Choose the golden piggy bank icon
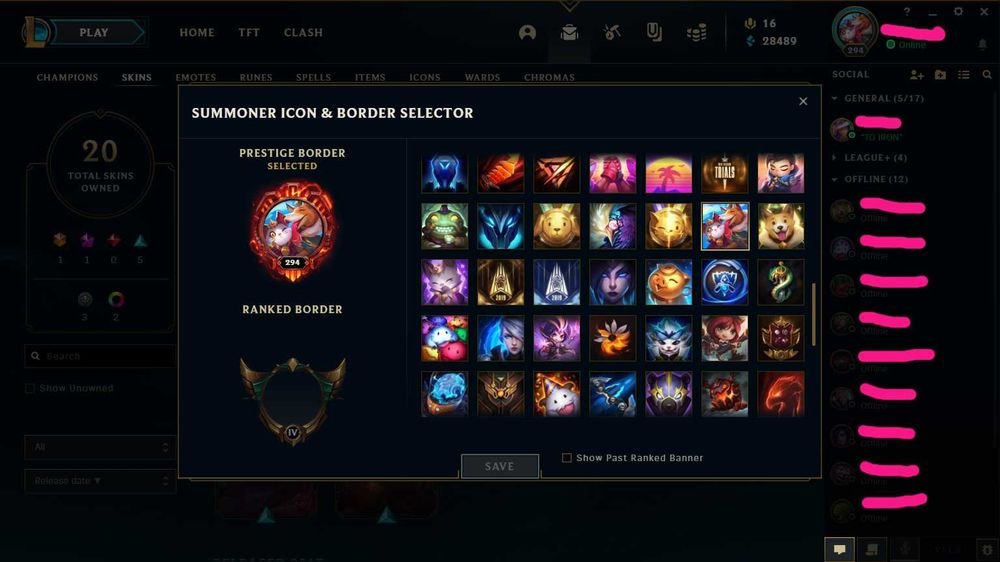This screenshot has width=1000, height=562. tap(669, 282)
